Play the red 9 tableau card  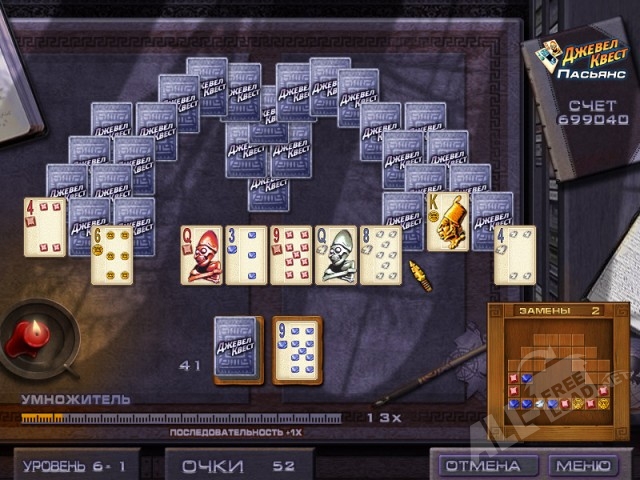pyautogui.click(x=291, y=255)
